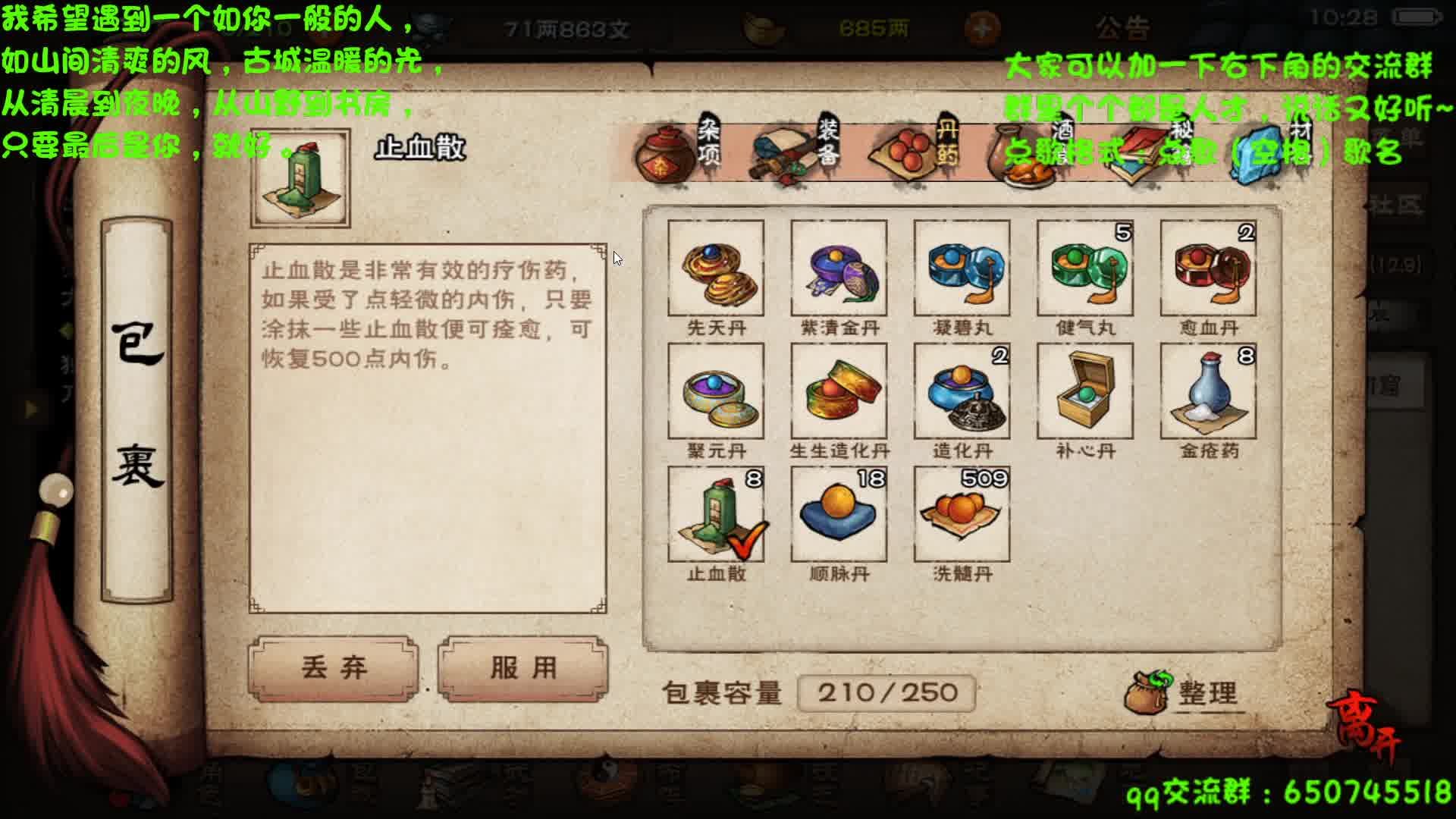
Task: Inspect the 愈血丹 item icon
Action: (x=1208, y=269)
